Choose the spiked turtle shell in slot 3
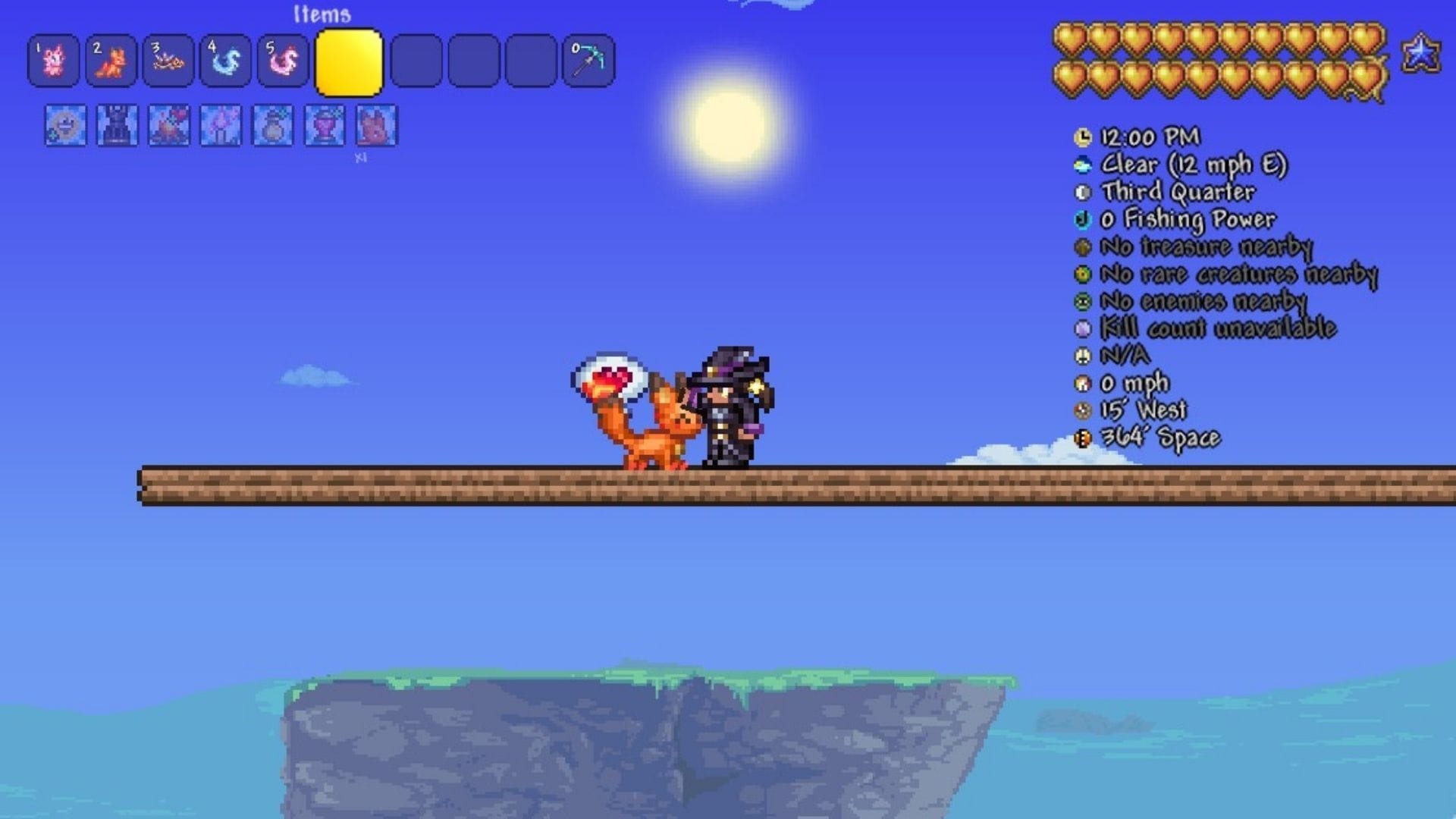 point(168,61)
